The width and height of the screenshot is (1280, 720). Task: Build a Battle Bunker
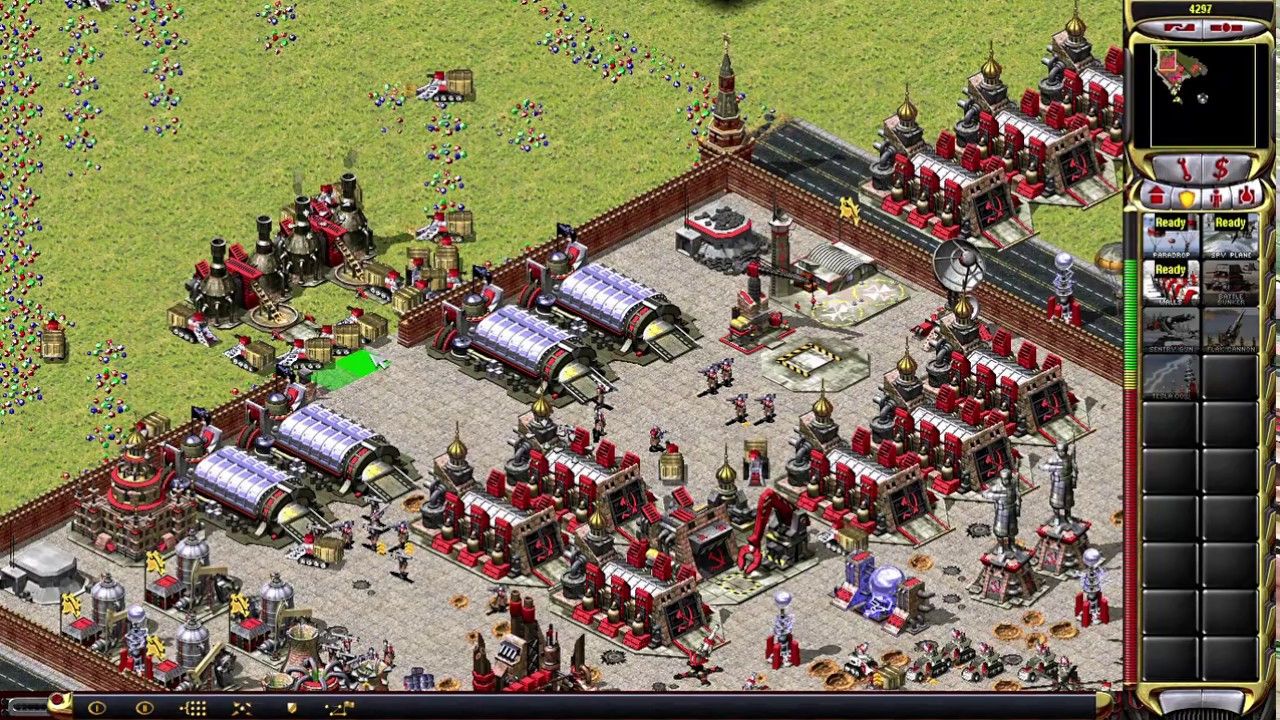[x=1230, y=283]
